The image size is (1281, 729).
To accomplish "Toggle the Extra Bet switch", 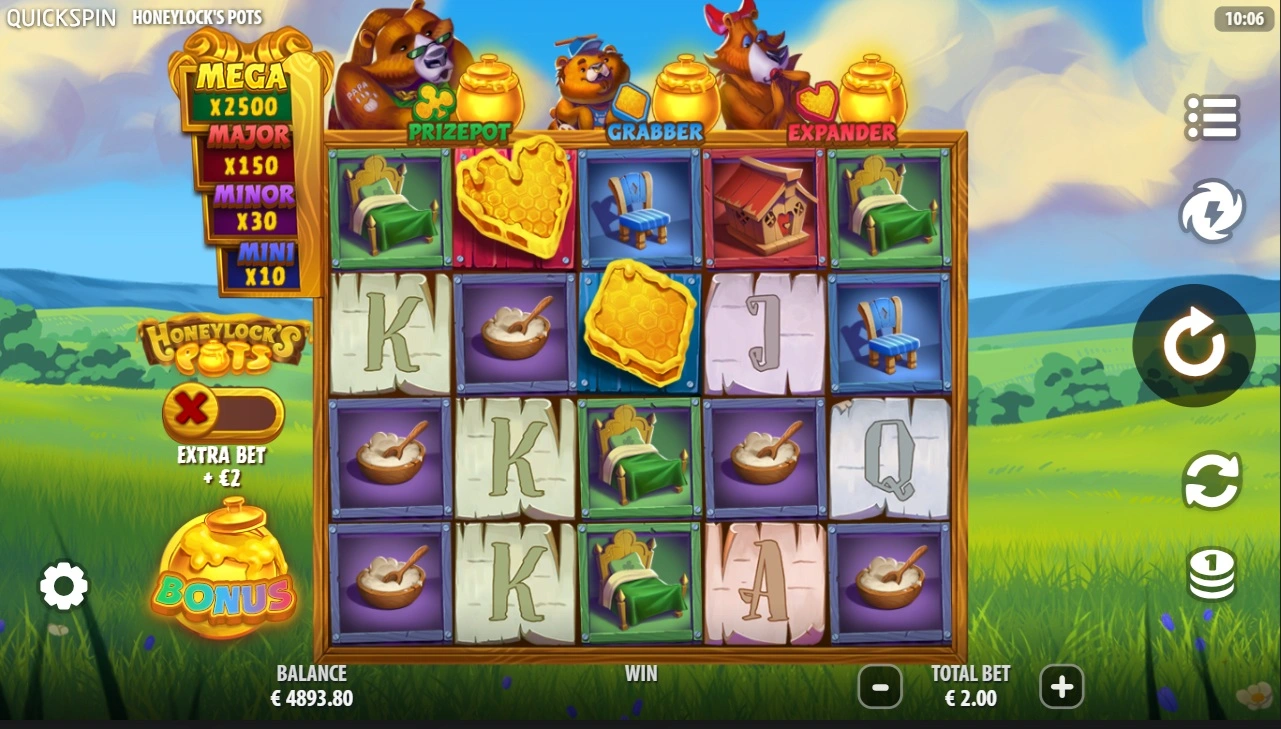I will [x=223, y=411].
